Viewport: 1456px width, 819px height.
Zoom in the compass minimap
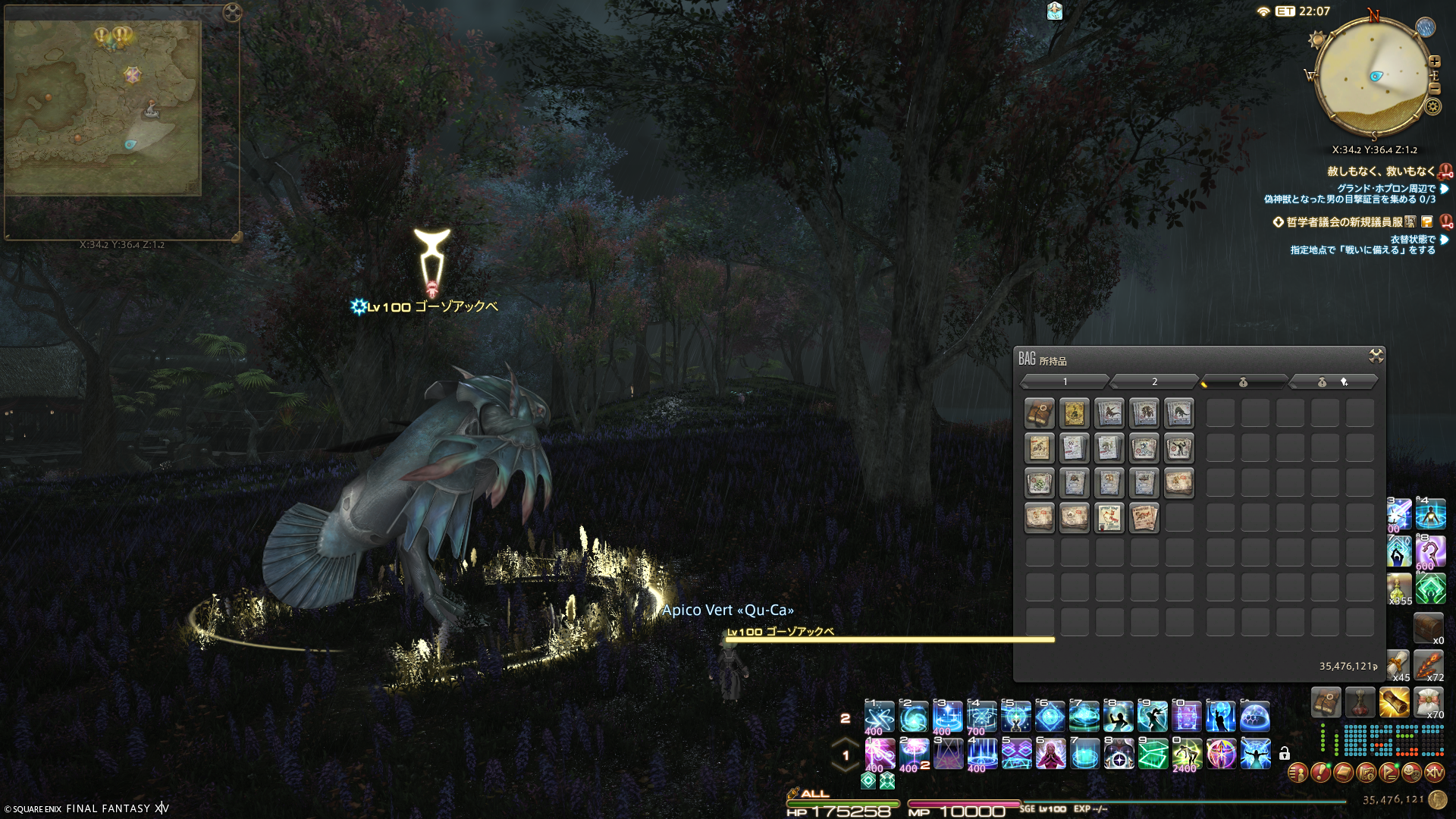click(x=1434, y=61)
